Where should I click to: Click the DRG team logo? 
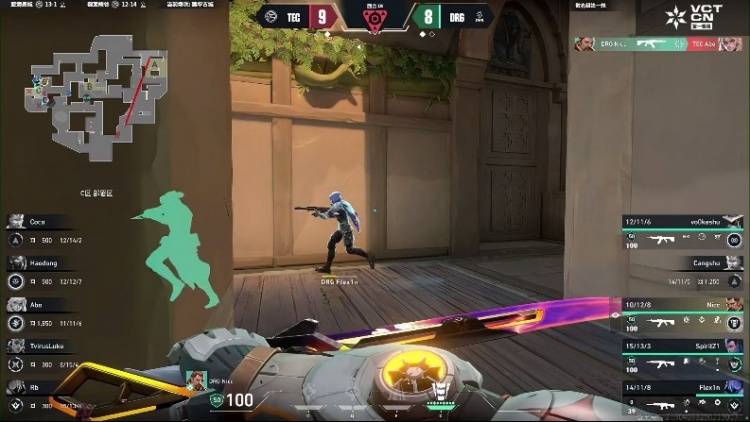pyautogui.click(x=480, y=16)
